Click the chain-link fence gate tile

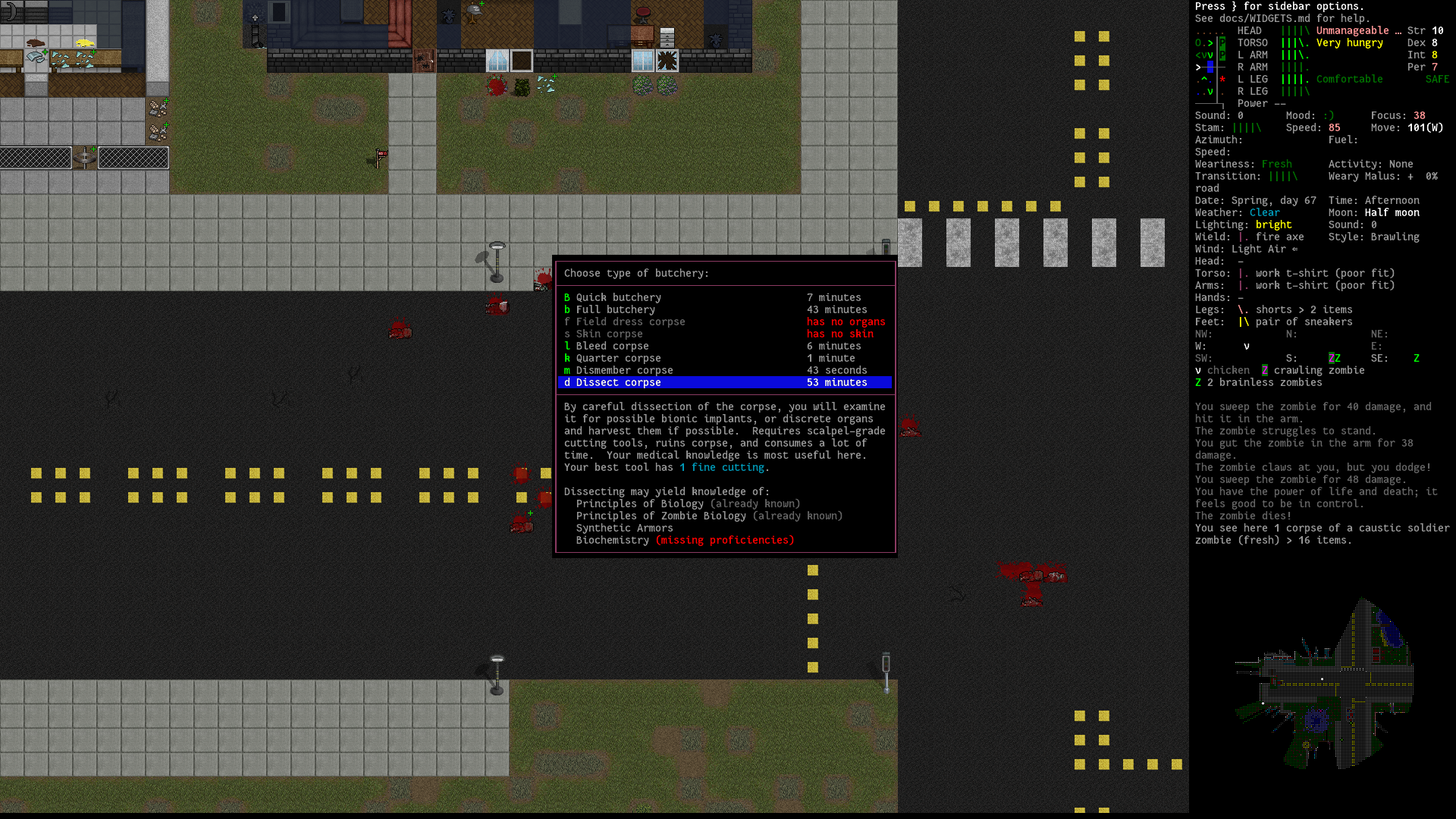[x=86, y=157]
